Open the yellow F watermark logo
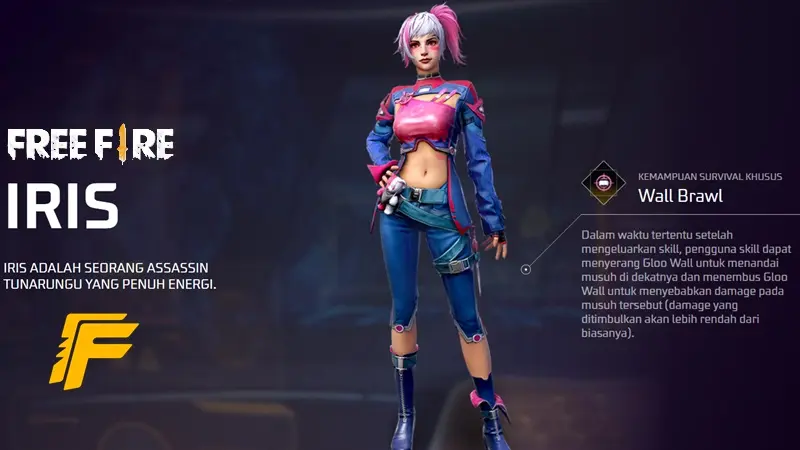 pyautogui.click(x=92, y=349)
